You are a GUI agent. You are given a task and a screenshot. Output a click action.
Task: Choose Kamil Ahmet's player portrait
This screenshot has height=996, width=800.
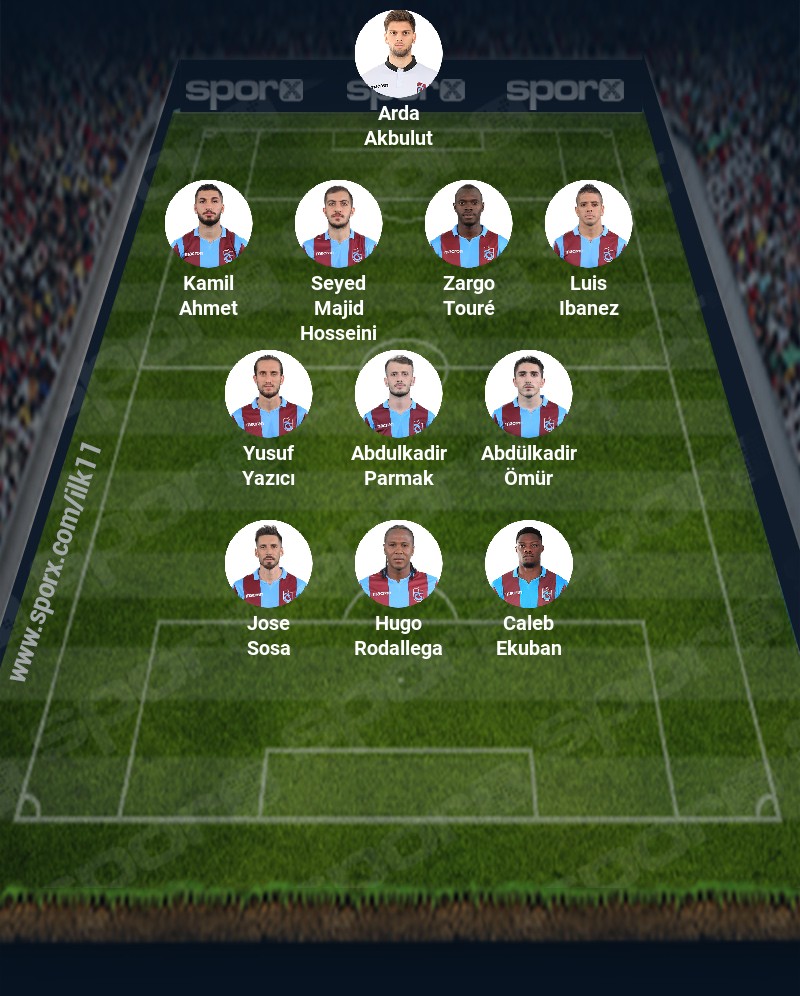tap(208, 224)
